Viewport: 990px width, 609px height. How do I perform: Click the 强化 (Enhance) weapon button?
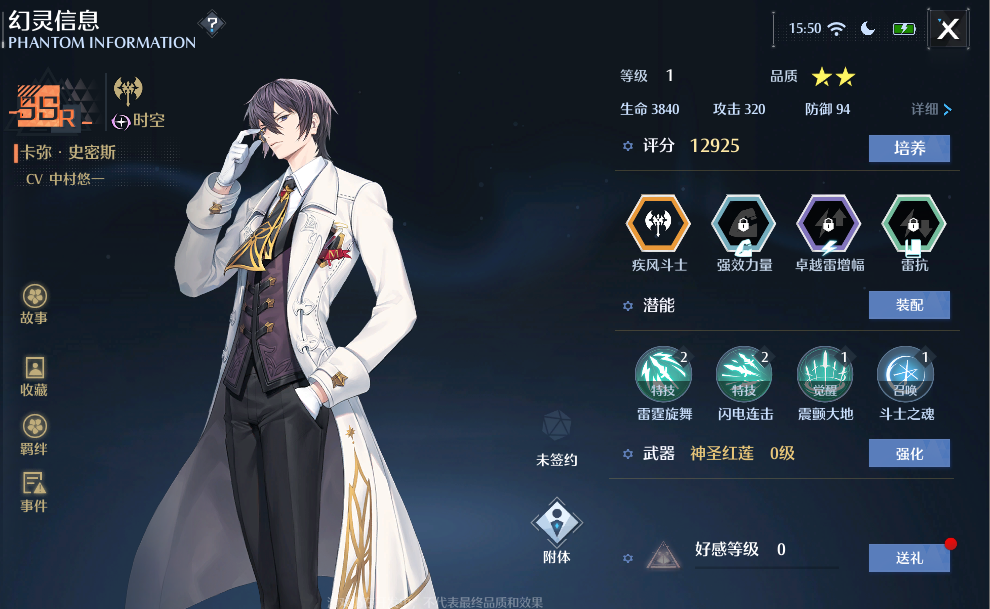point(909,453)
